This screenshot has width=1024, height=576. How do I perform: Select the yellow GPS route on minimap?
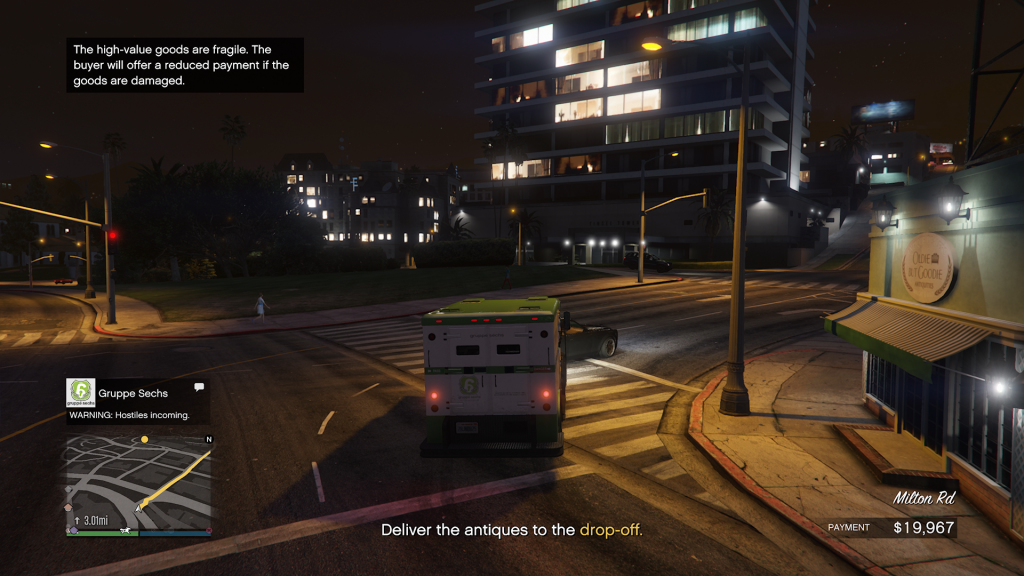pos(185,476)
